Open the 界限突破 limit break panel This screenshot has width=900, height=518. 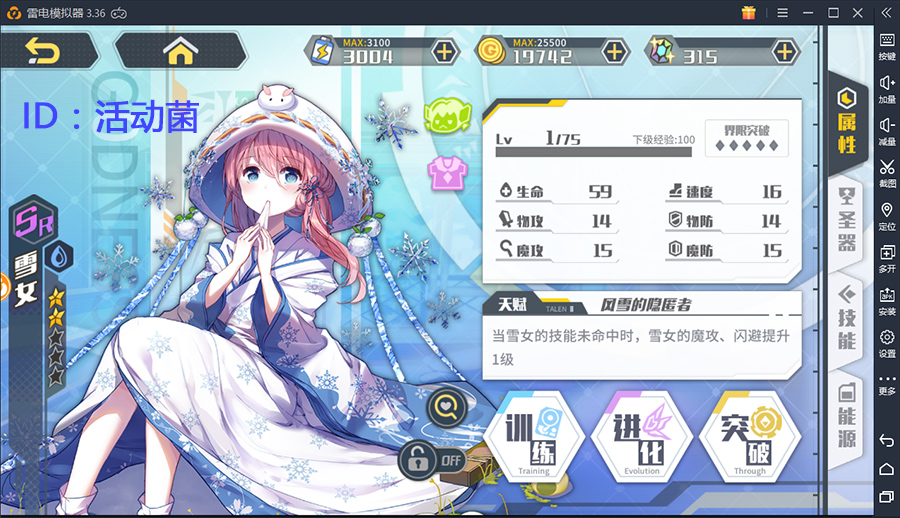[746, 138]
